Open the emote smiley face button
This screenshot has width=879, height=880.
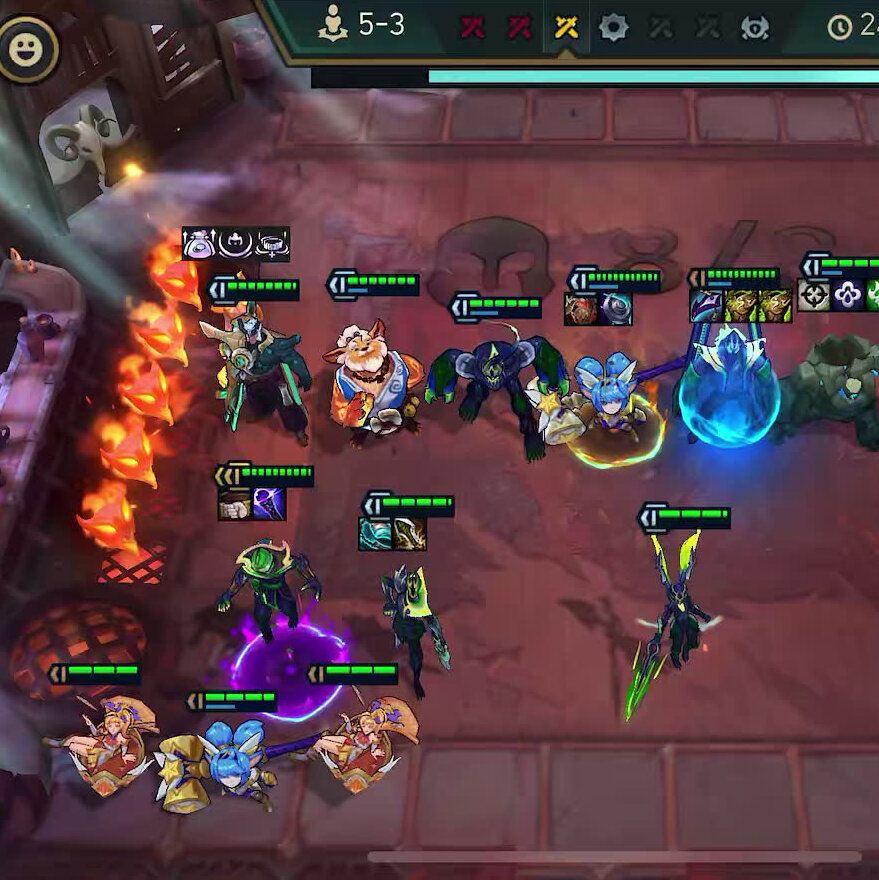[27, 48]
